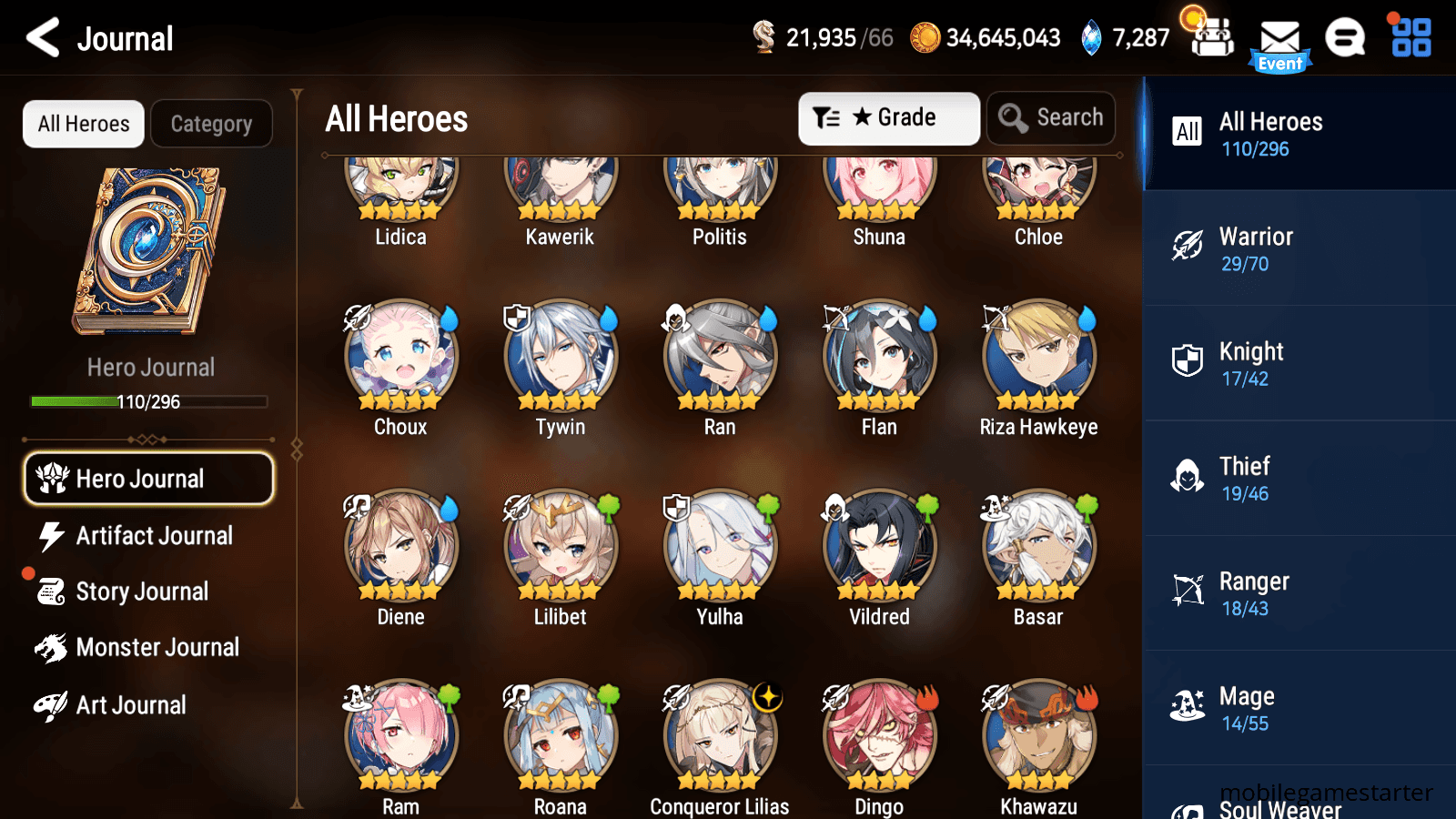Image resolution: width=1456 pixels, height=819 pixels.
Task: Open the Grade sorting filter
Action: pyautogui.click(x=887, y=117)
